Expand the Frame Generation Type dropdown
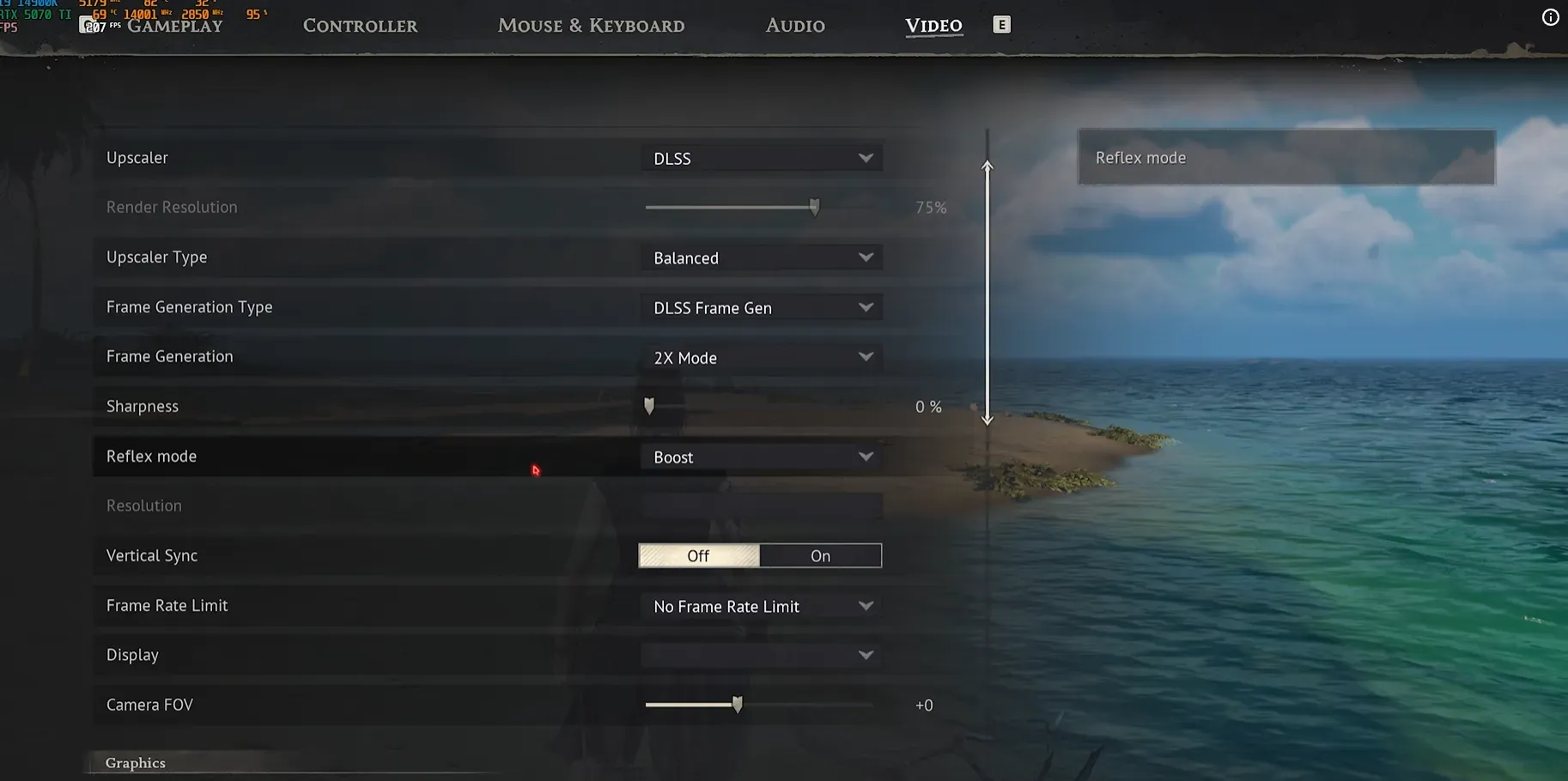 pos(761,306)
